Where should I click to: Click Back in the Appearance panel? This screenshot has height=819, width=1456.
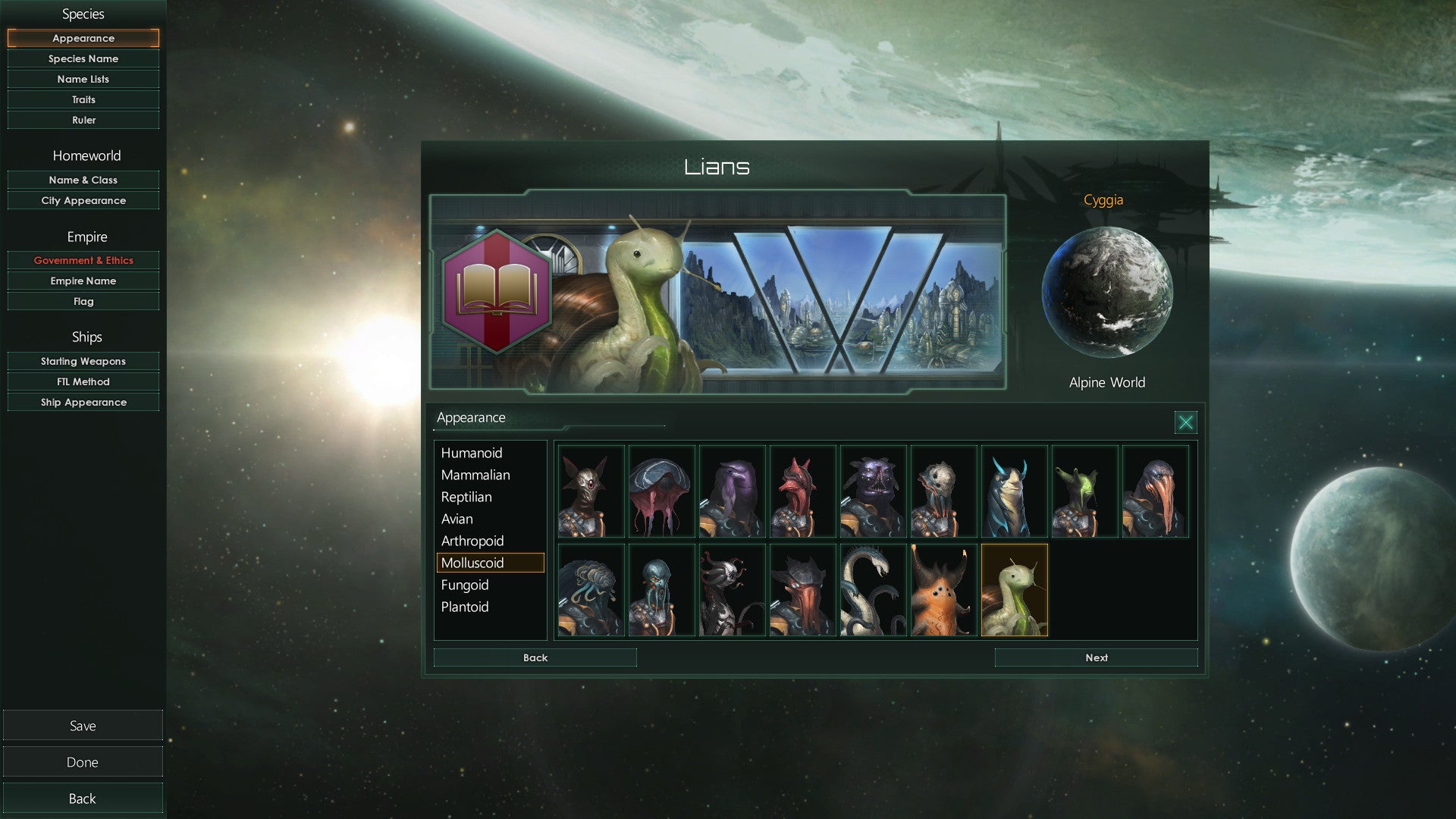[x=535, y=657]
